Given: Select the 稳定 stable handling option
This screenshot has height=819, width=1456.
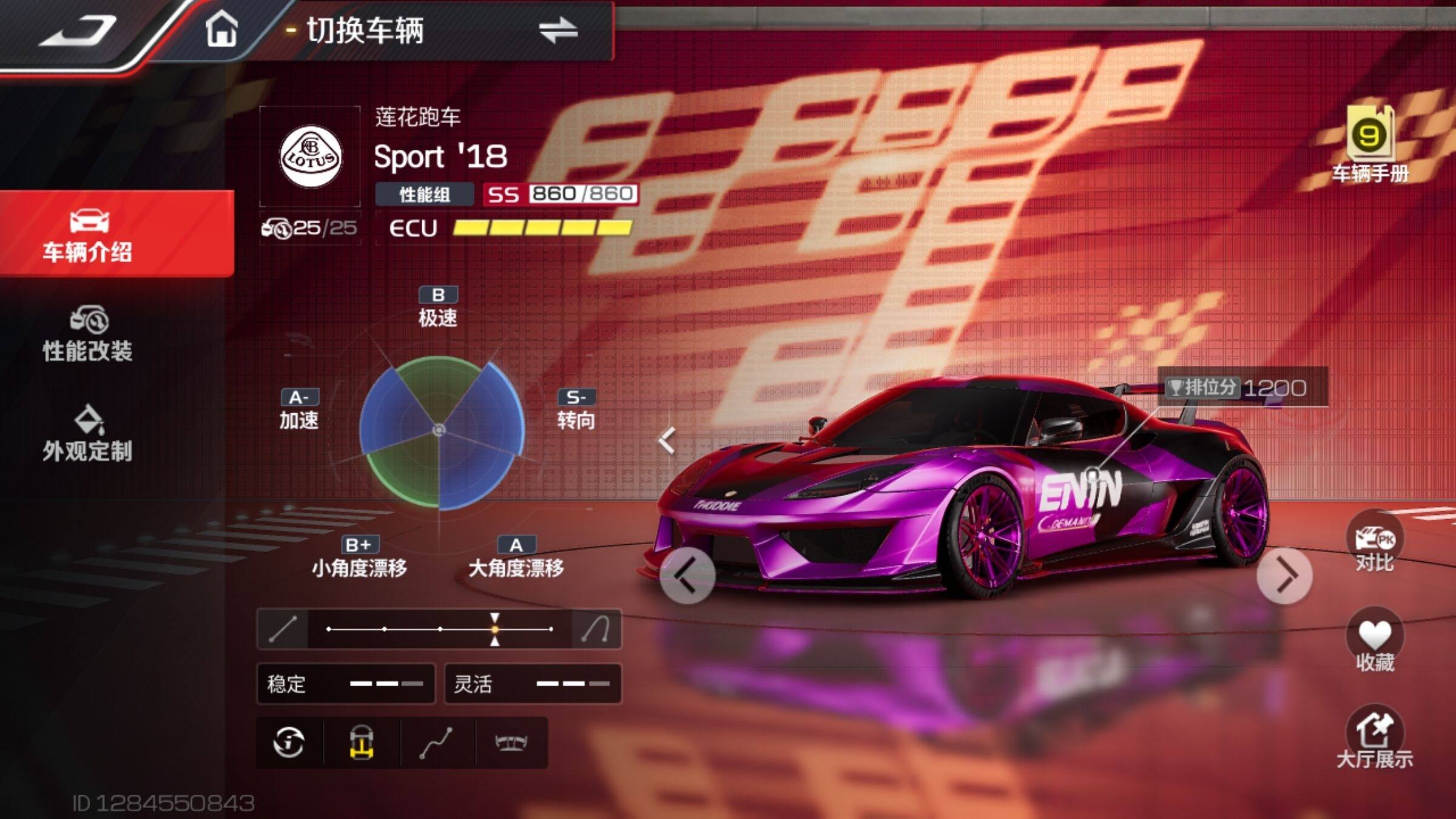Looking at the screenshot, I should click(x=346, y=684).
